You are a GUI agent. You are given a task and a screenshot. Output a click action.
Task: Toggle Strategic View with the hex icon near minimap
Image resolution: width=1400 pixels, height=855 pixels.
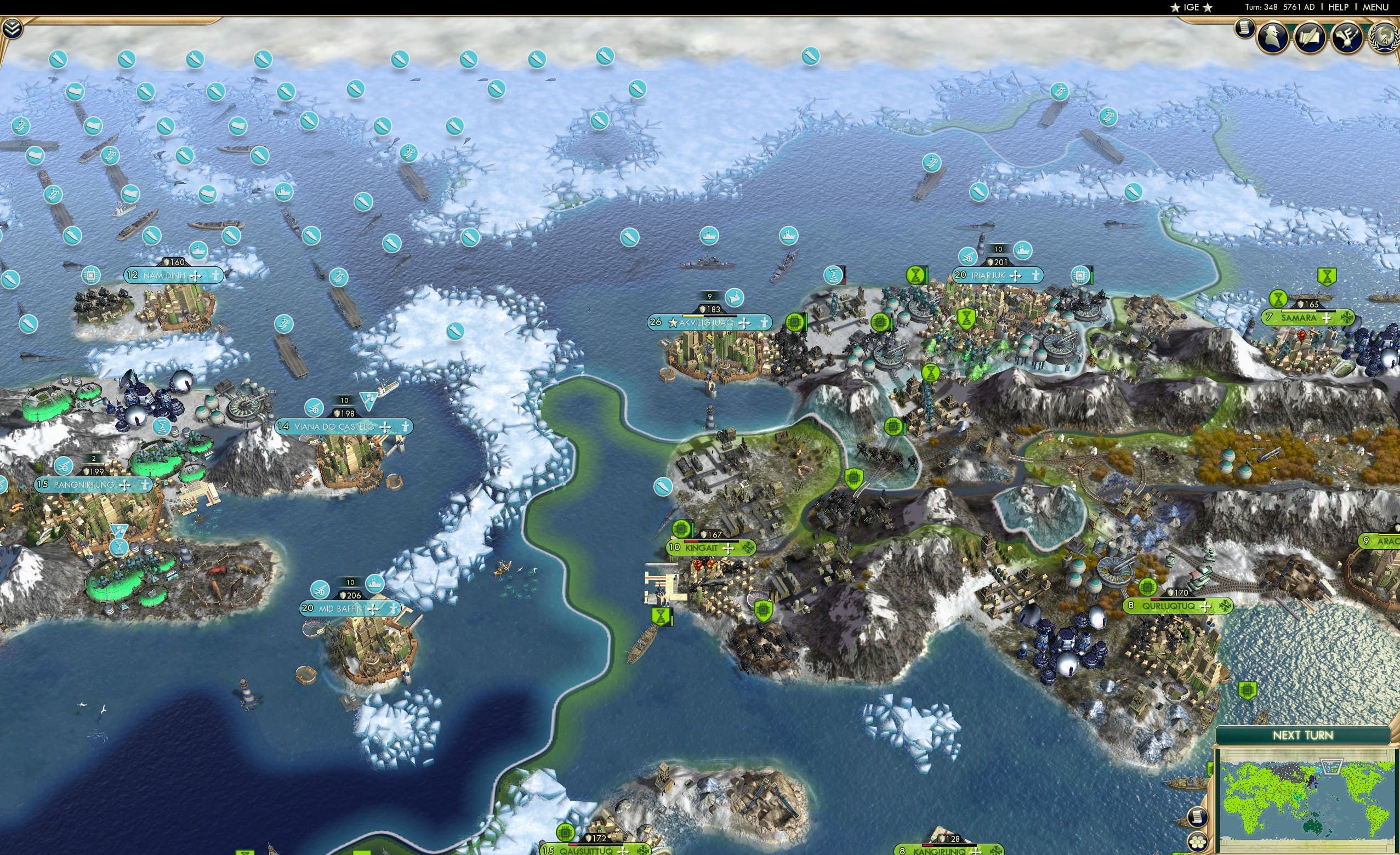click(x=1198, y=842)
